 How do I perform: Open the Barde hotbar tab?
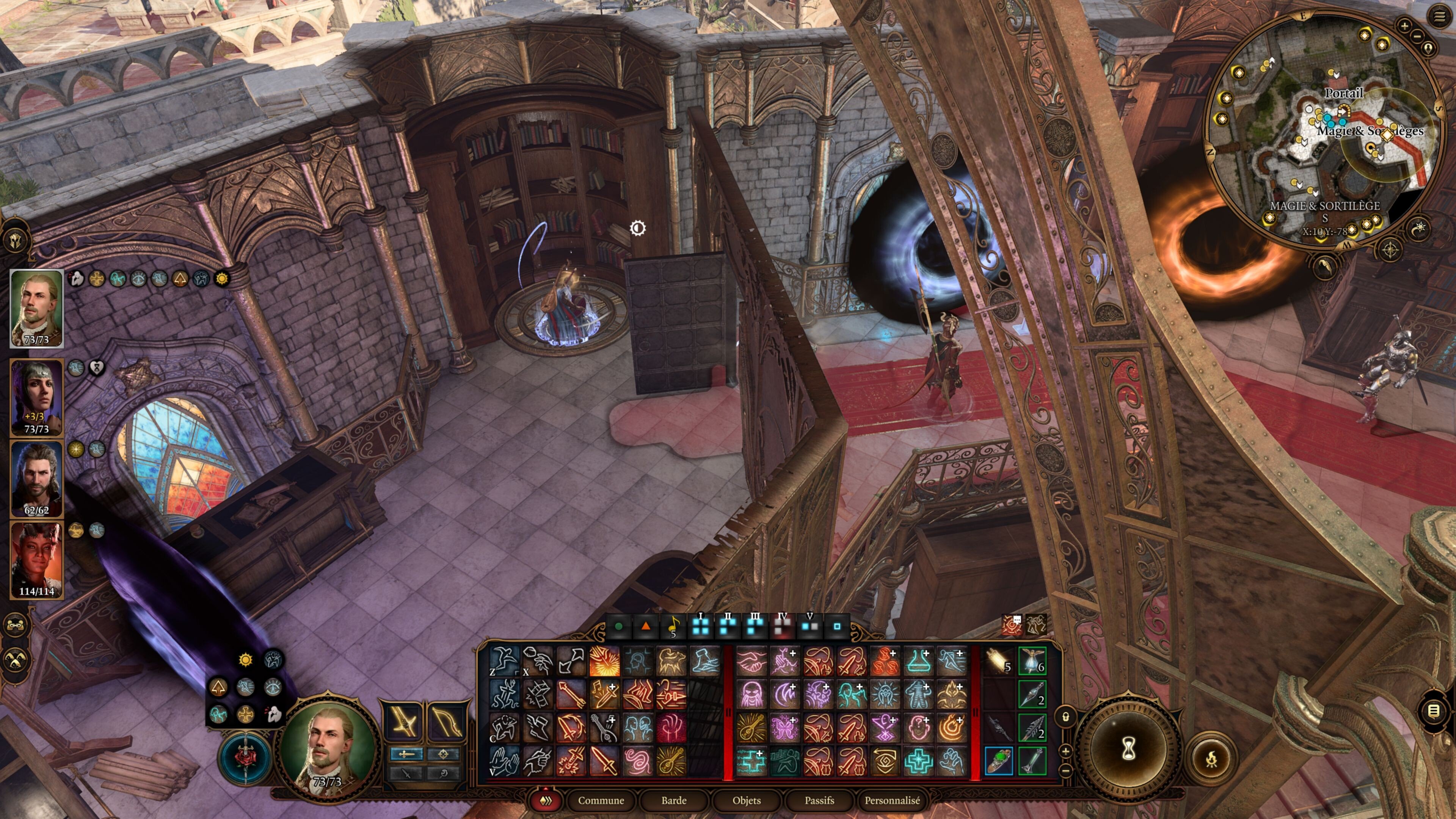(x=674, y=800)
